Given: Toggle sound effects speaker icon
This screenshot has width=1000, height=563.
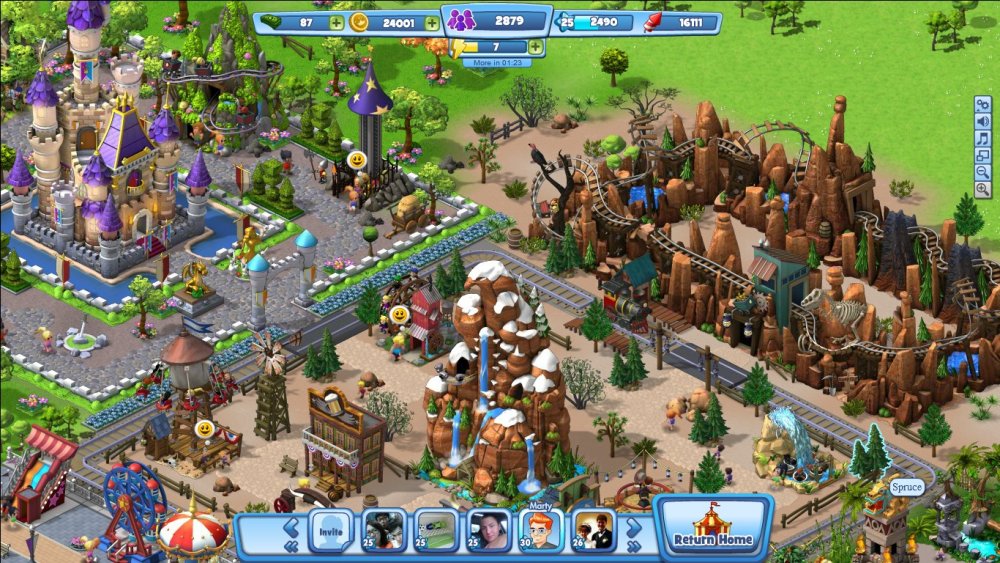Looking at the screenshot, I should (x=983, y=121).
